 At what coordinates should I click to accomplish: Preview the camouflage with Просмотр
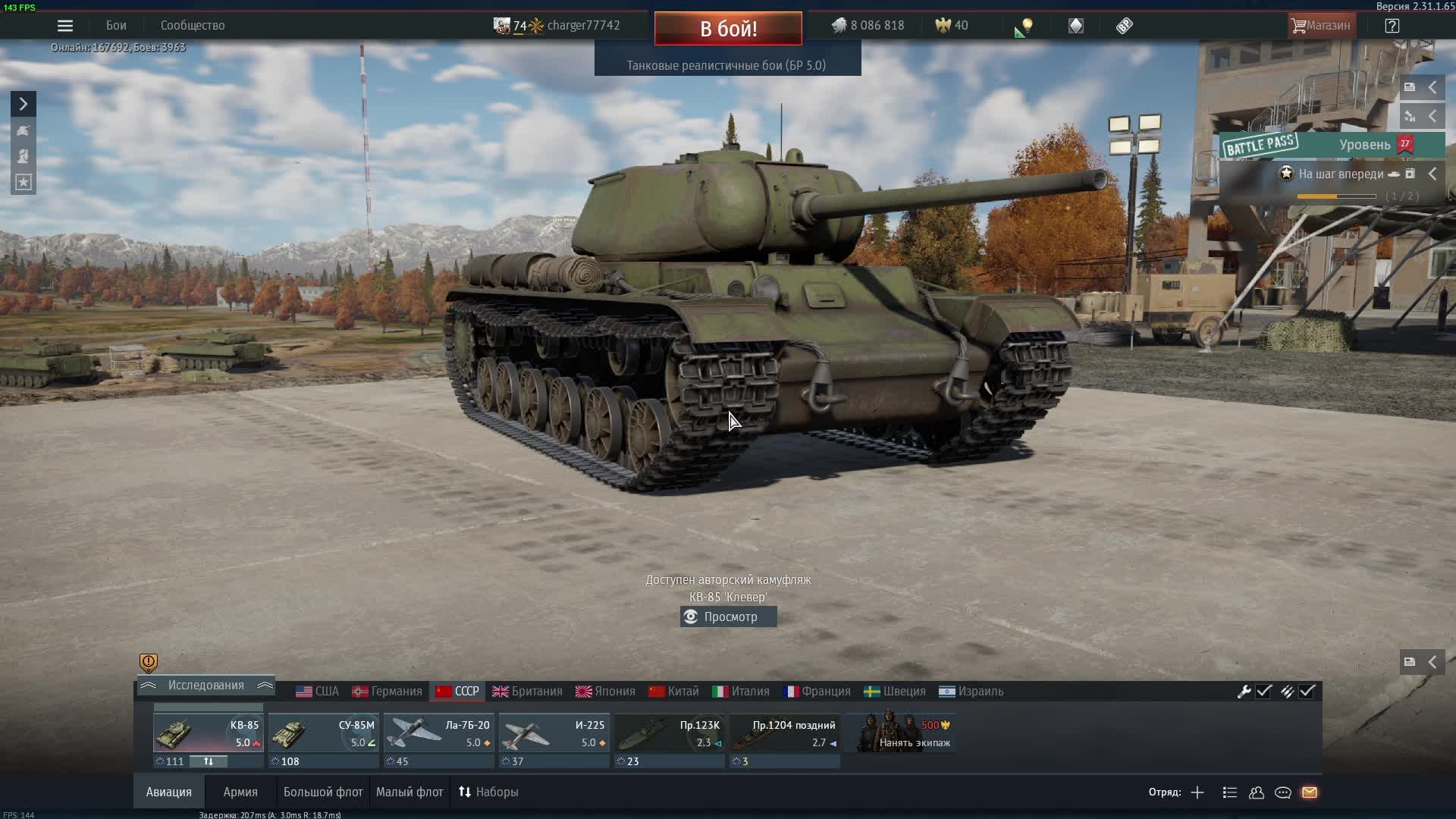pyautogui.click(x=729, y=617)
